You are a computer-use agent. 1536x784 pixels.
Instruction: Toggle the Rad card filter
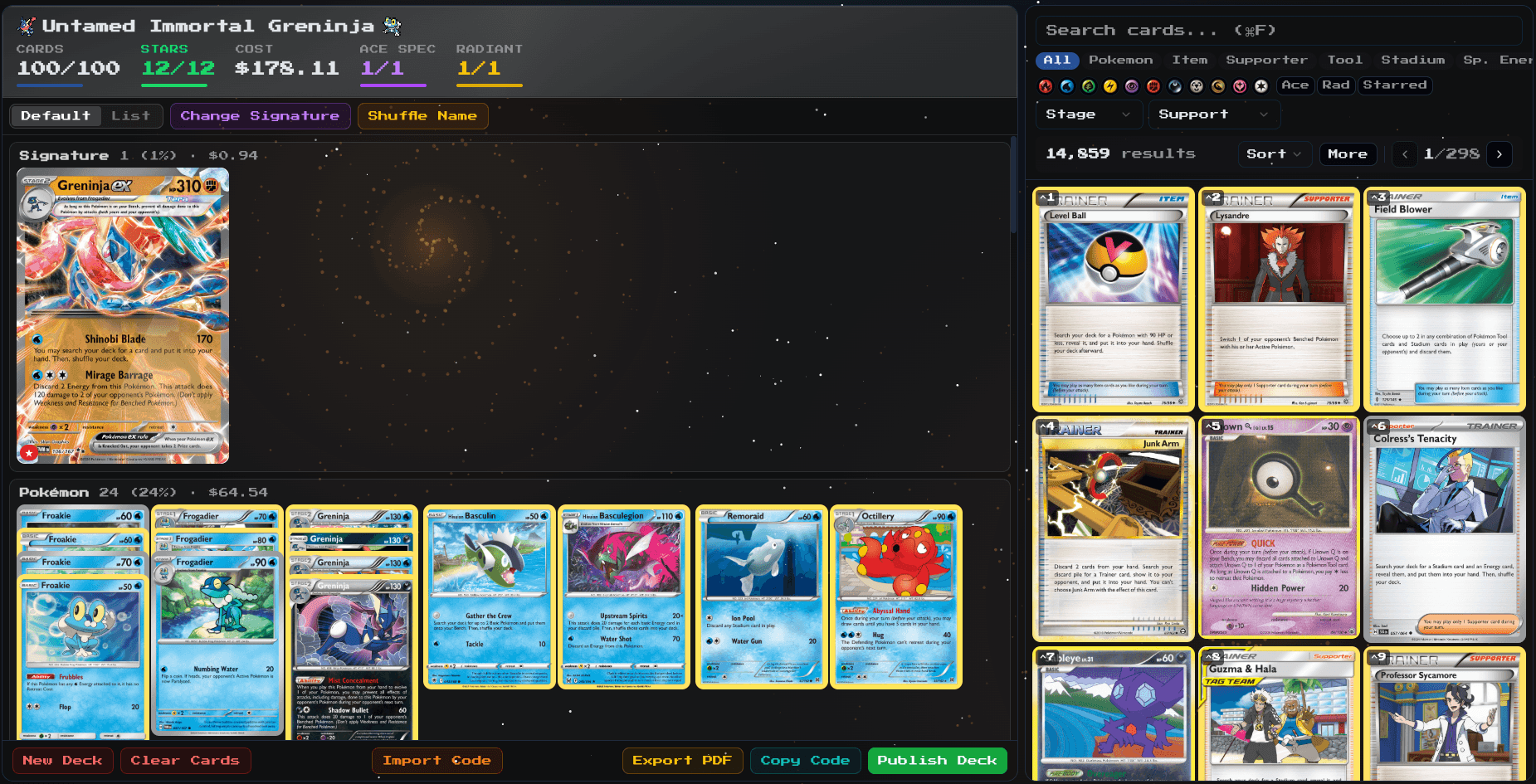point(1336,85)
